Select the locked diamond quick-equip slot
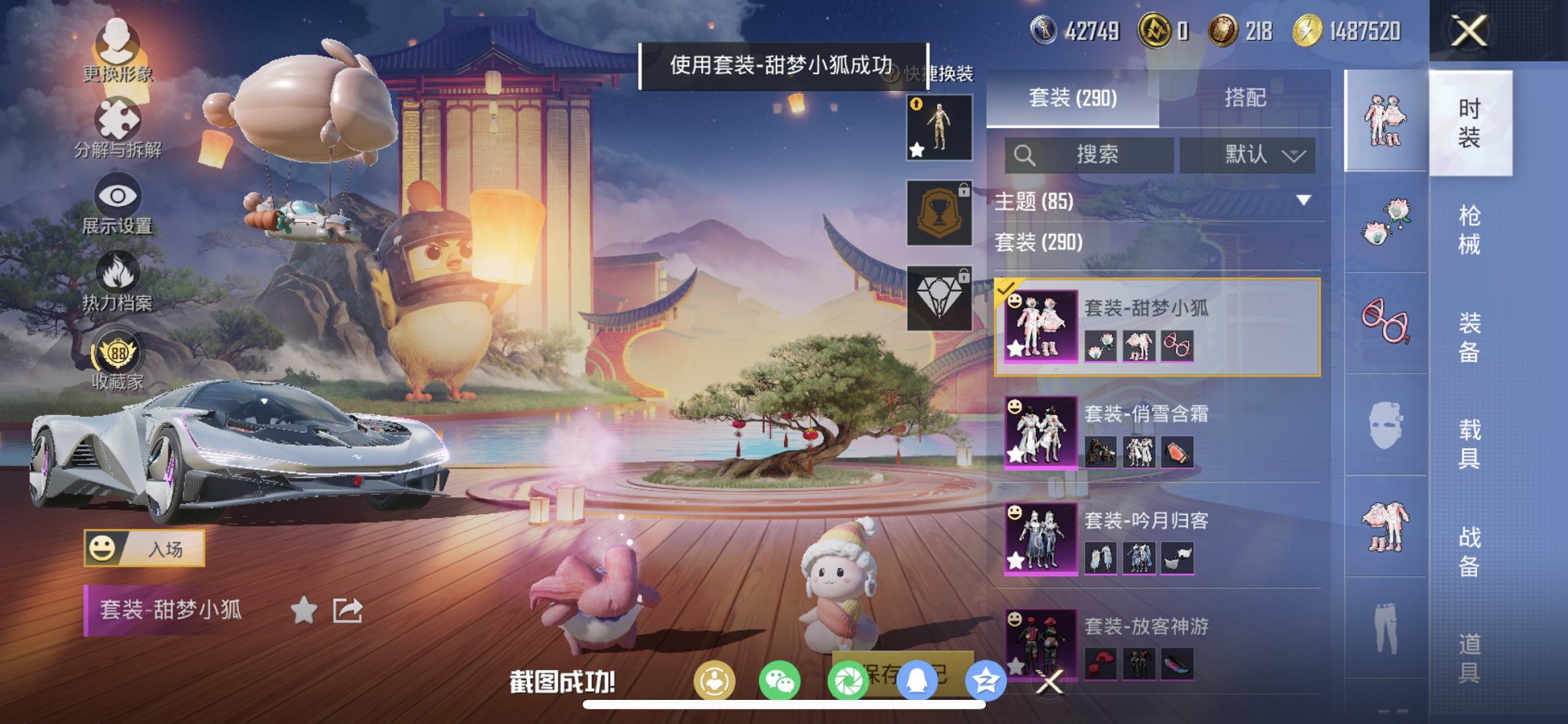Screen dimensions: 1568x724 point(939,299)
